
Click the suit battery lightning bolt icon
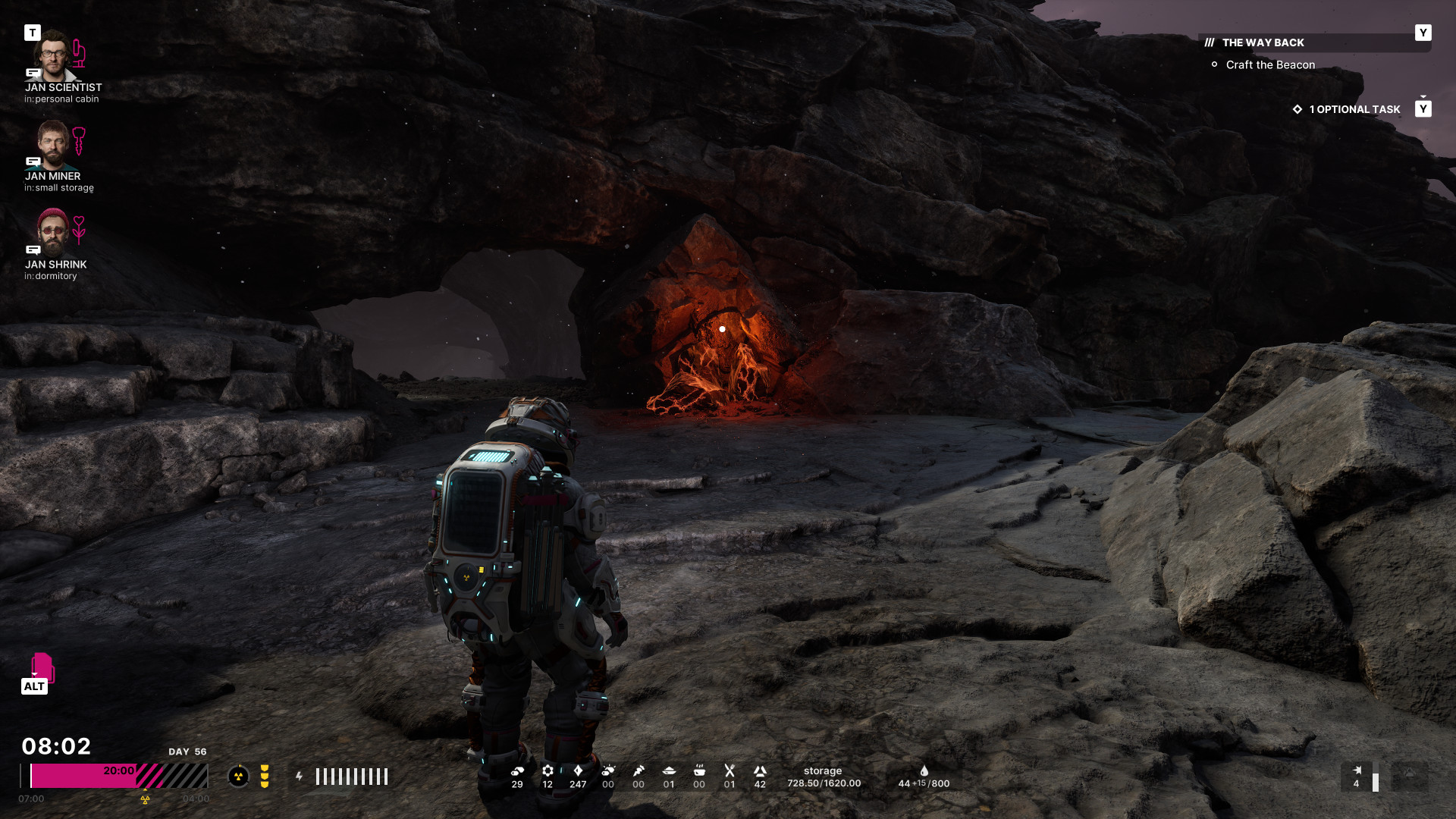click(300, 777)
